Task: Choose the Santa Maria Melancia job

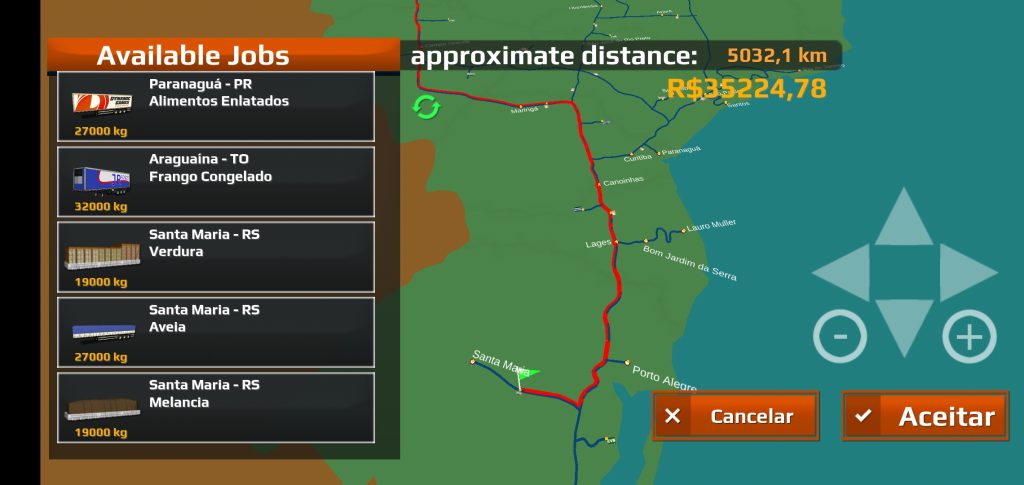Action: (216, 407)
